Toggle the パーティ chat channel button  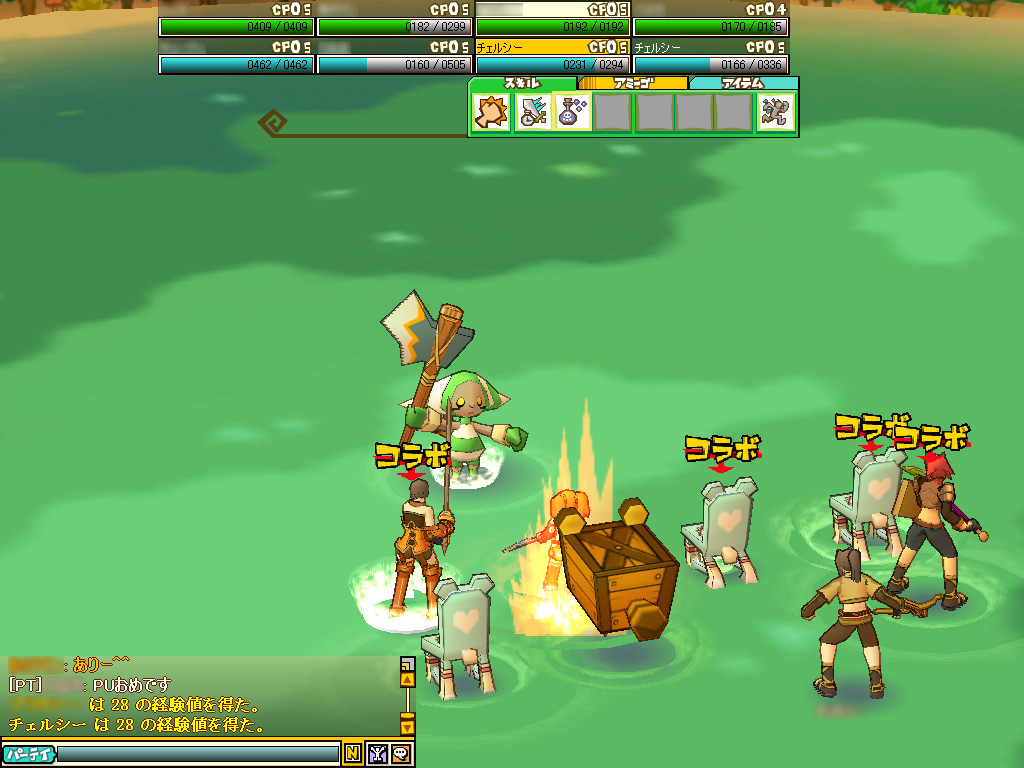pyautogui.click(x=28, y=754)
